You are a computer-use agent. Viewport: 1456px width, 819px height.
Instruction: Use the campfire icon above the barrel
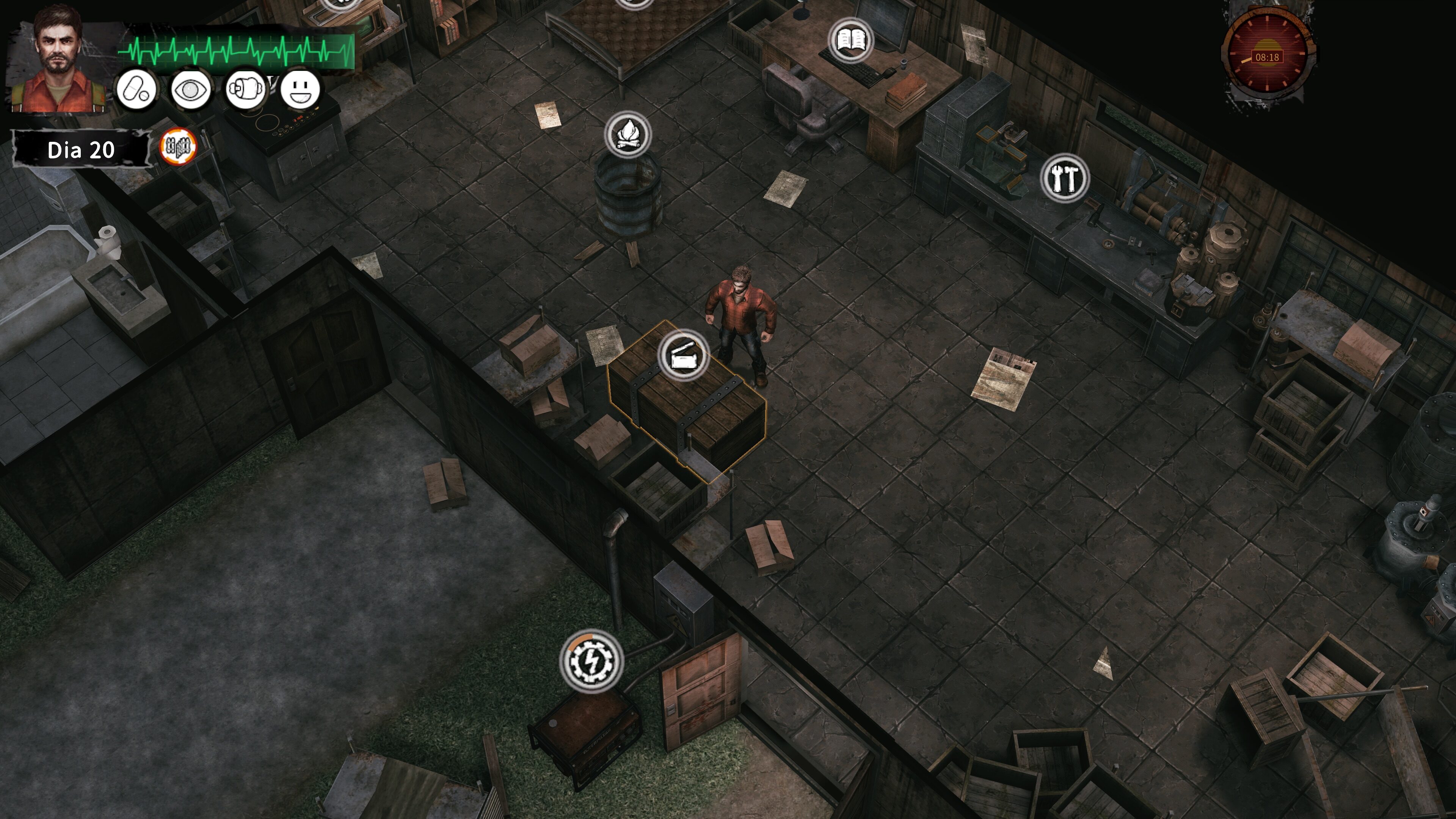pyautogui.click(x=628, y=135)
